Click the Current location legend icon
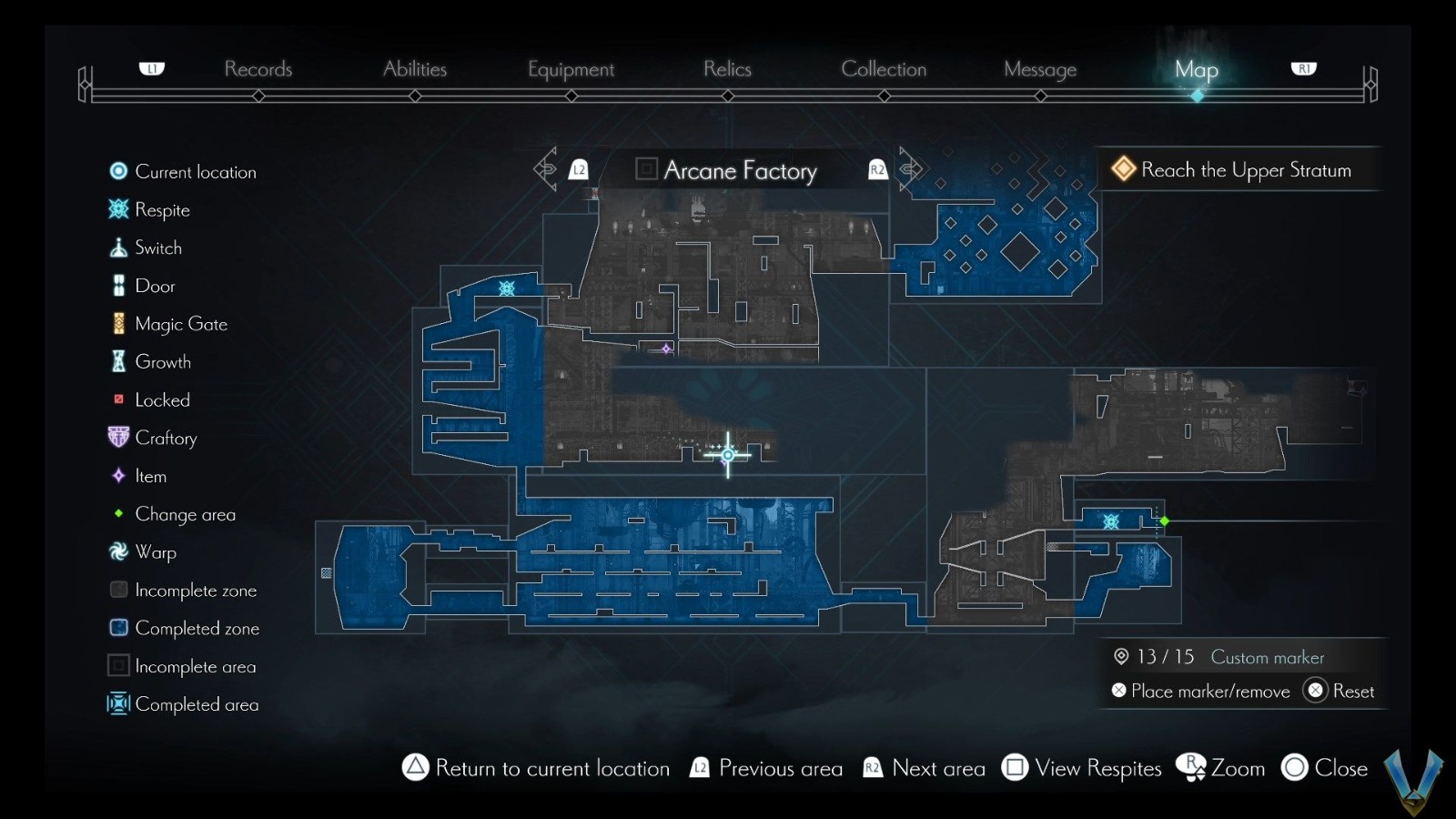Image resolution: width=1456 pixels, height=819 pixels. pyautogui.click(x=117, y=170)
